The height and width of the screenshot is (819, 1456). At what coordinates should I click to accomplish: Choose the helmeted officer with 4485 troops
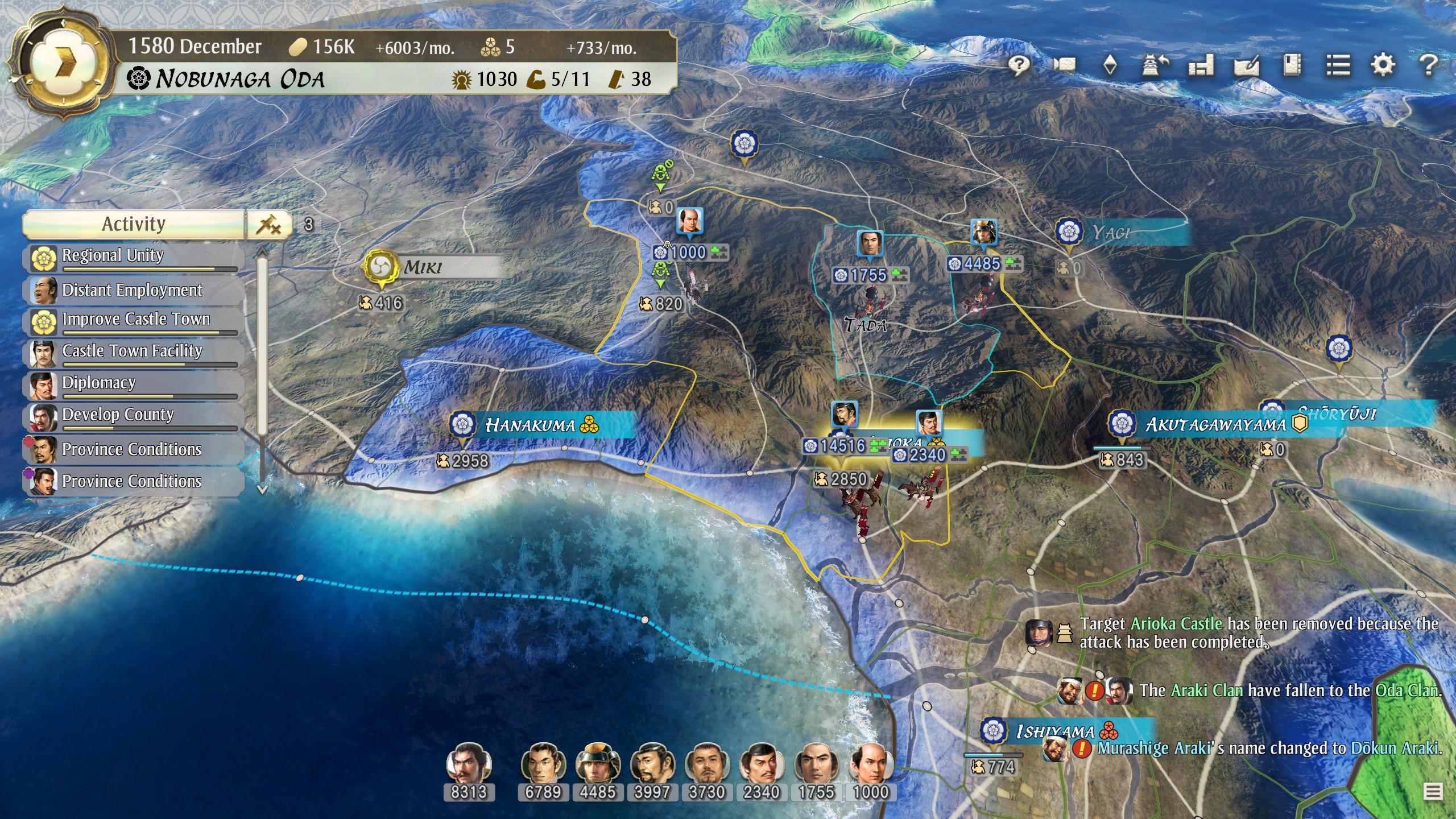[x=597, y=763]
